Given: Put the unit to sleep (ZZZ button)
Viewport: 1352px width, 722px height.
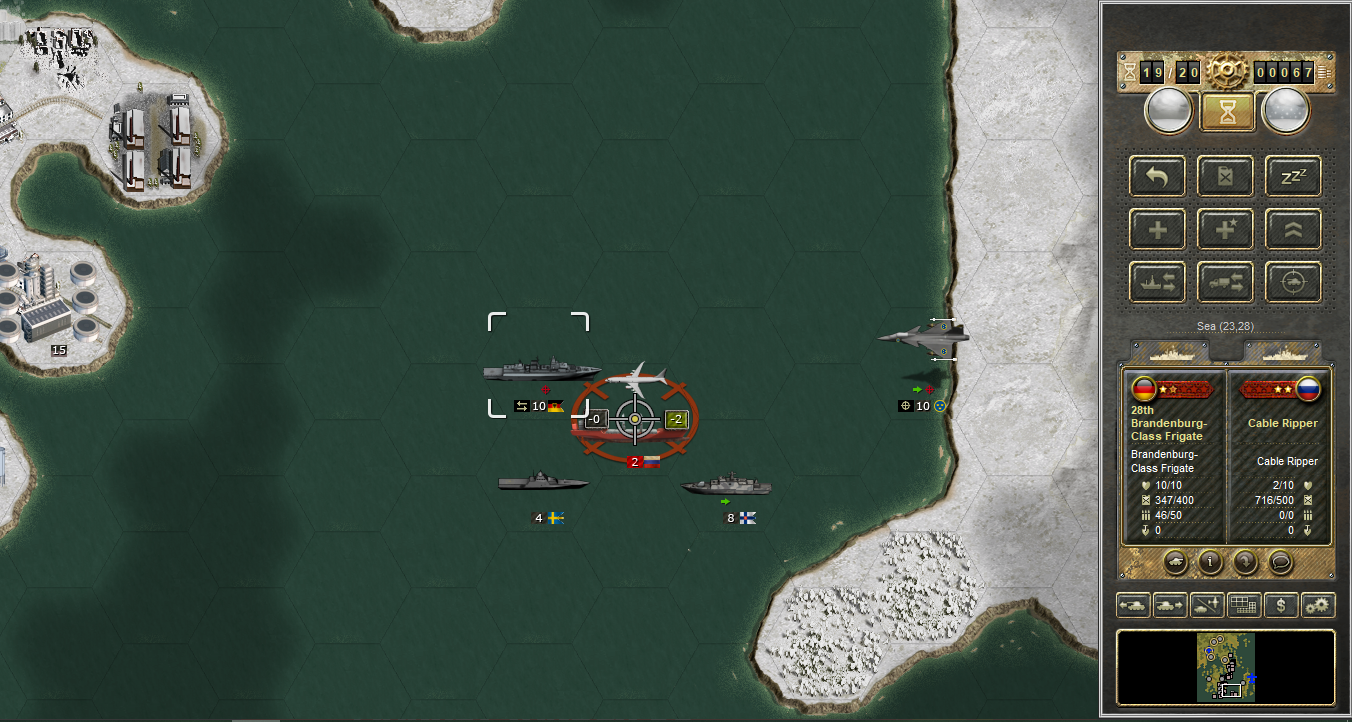Looking at the screenshot, I should coord(1293,177).
